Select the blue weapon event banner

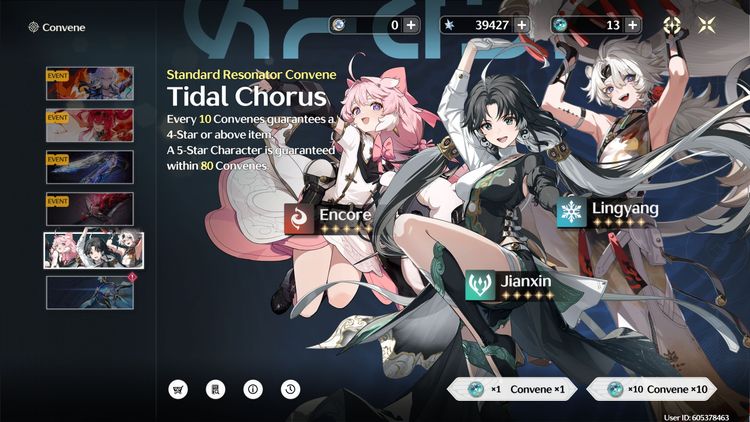click(x=89, y=167)
